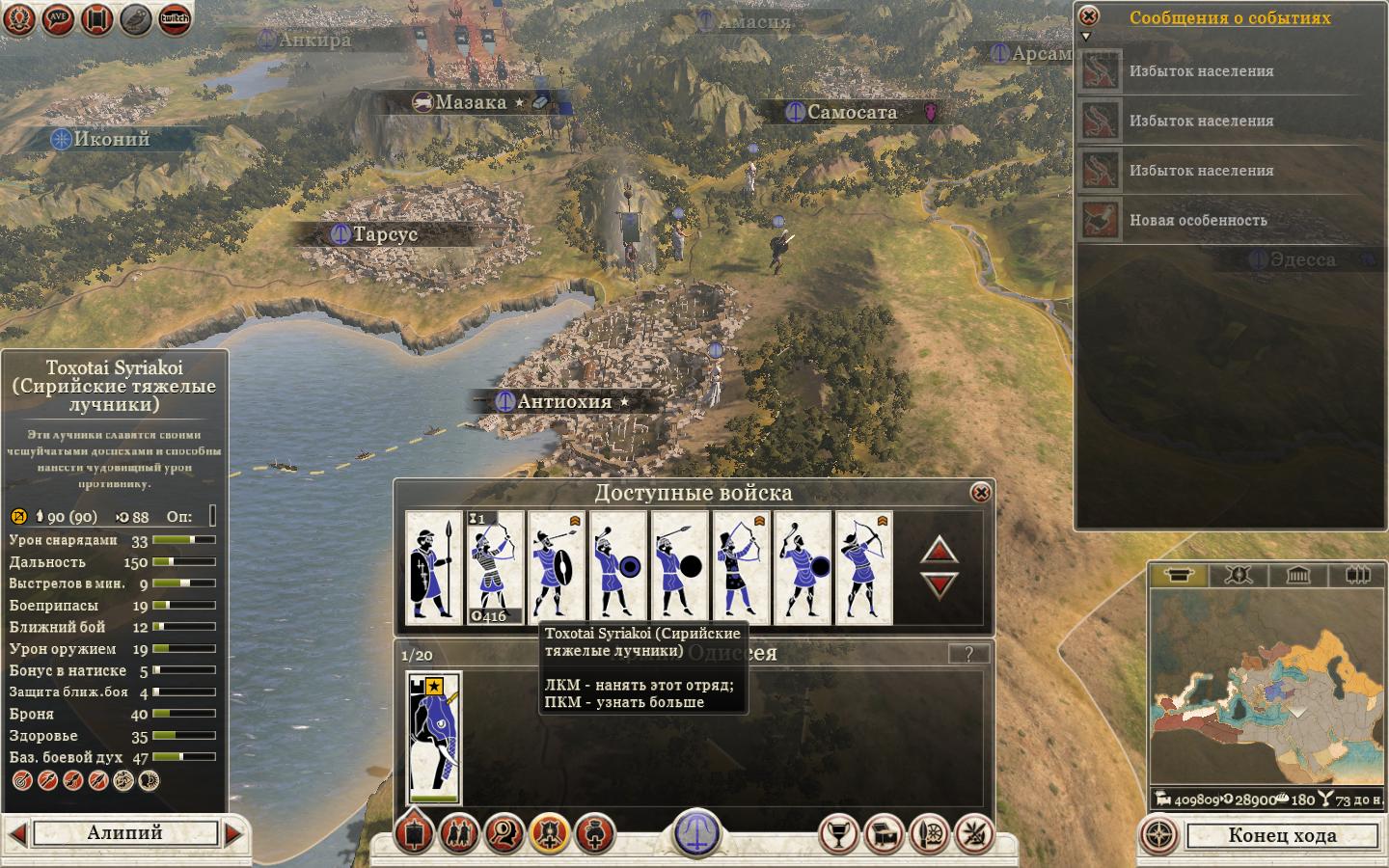
Task: Switch minimap to the temple building tab
Action: tap(1297, 576)
